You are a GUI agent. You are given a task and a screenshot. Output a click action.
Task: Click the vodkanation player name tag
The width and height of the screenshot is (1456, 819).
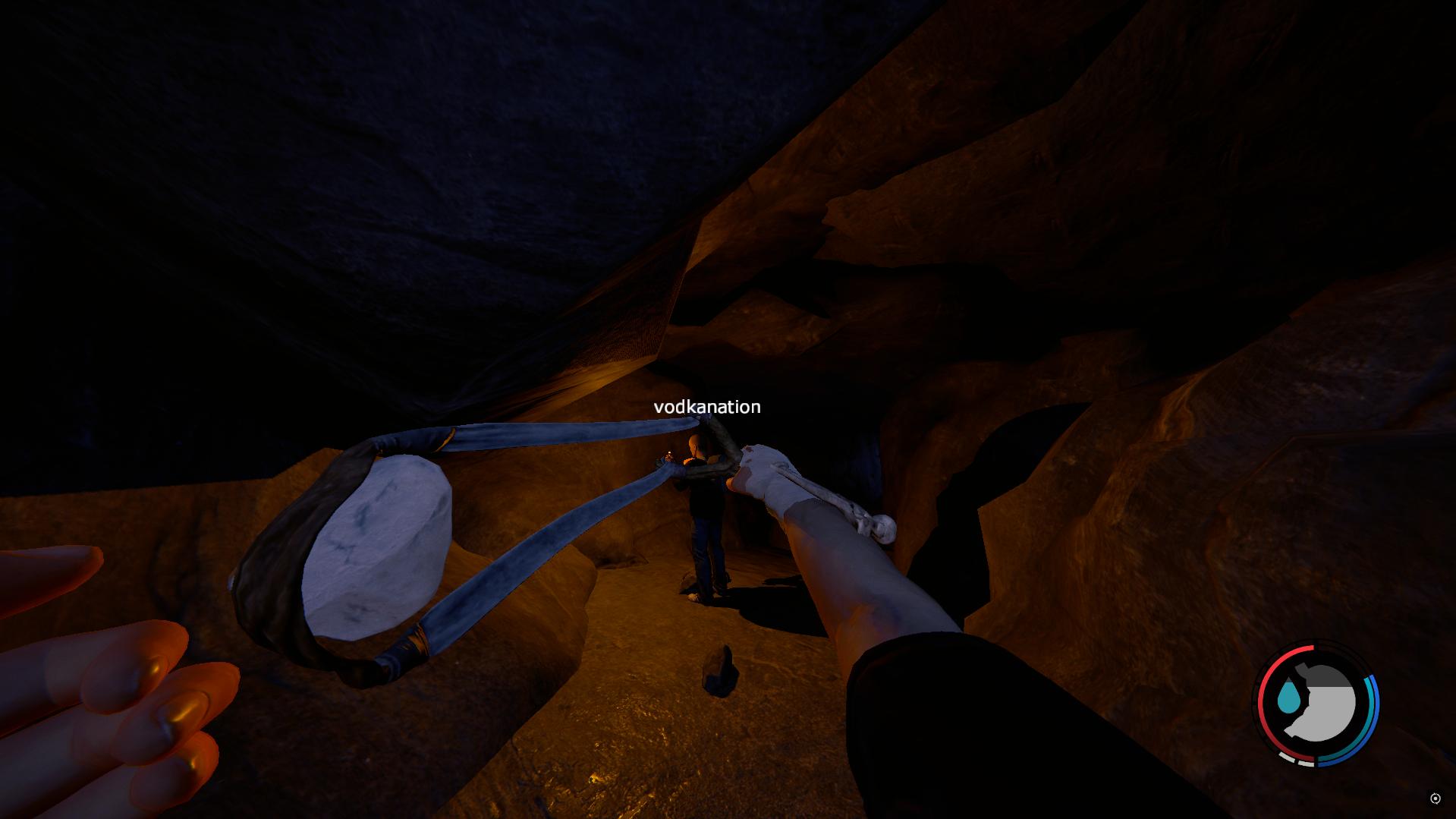(x=706, y=407)
